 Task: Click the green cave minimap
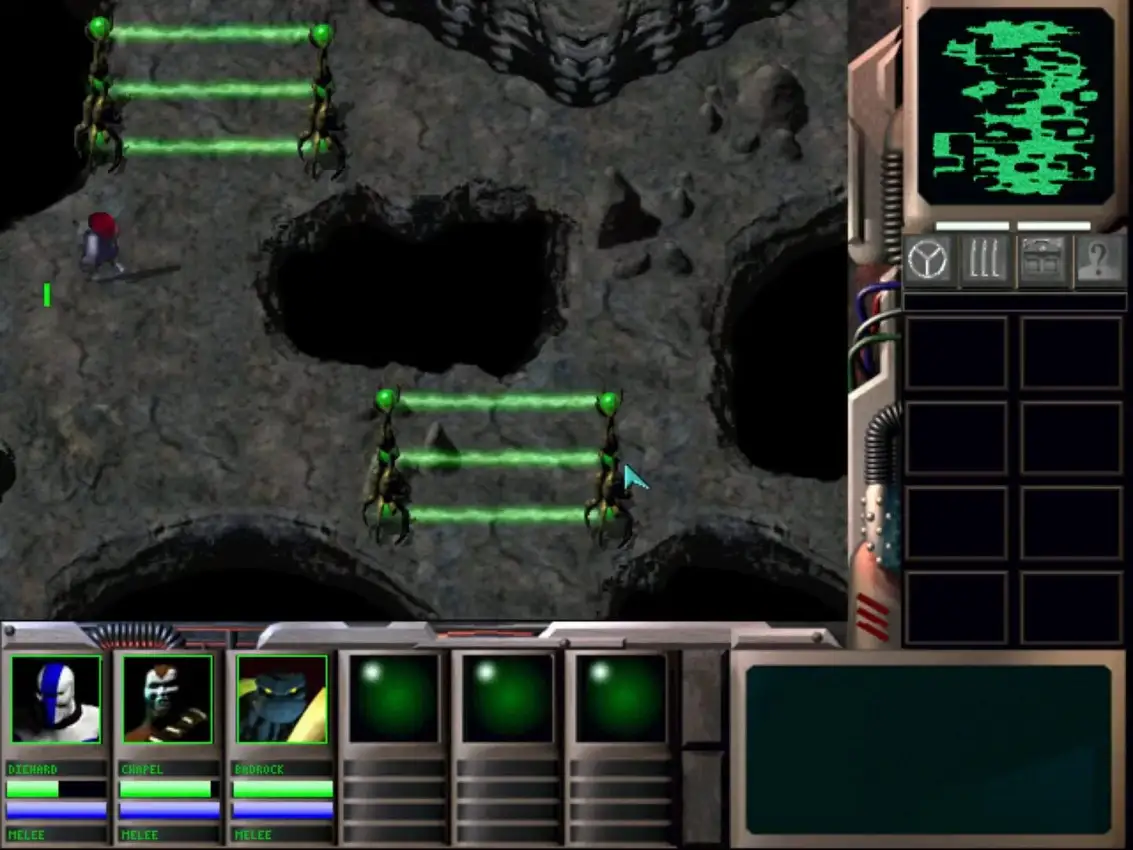click(x=1015, y=107)
